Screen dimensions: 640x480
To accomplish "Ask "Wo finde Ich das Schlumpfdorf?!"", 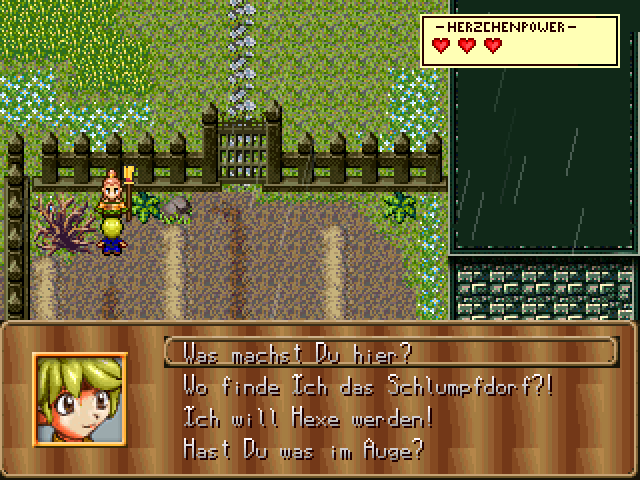I will point(366,385).
